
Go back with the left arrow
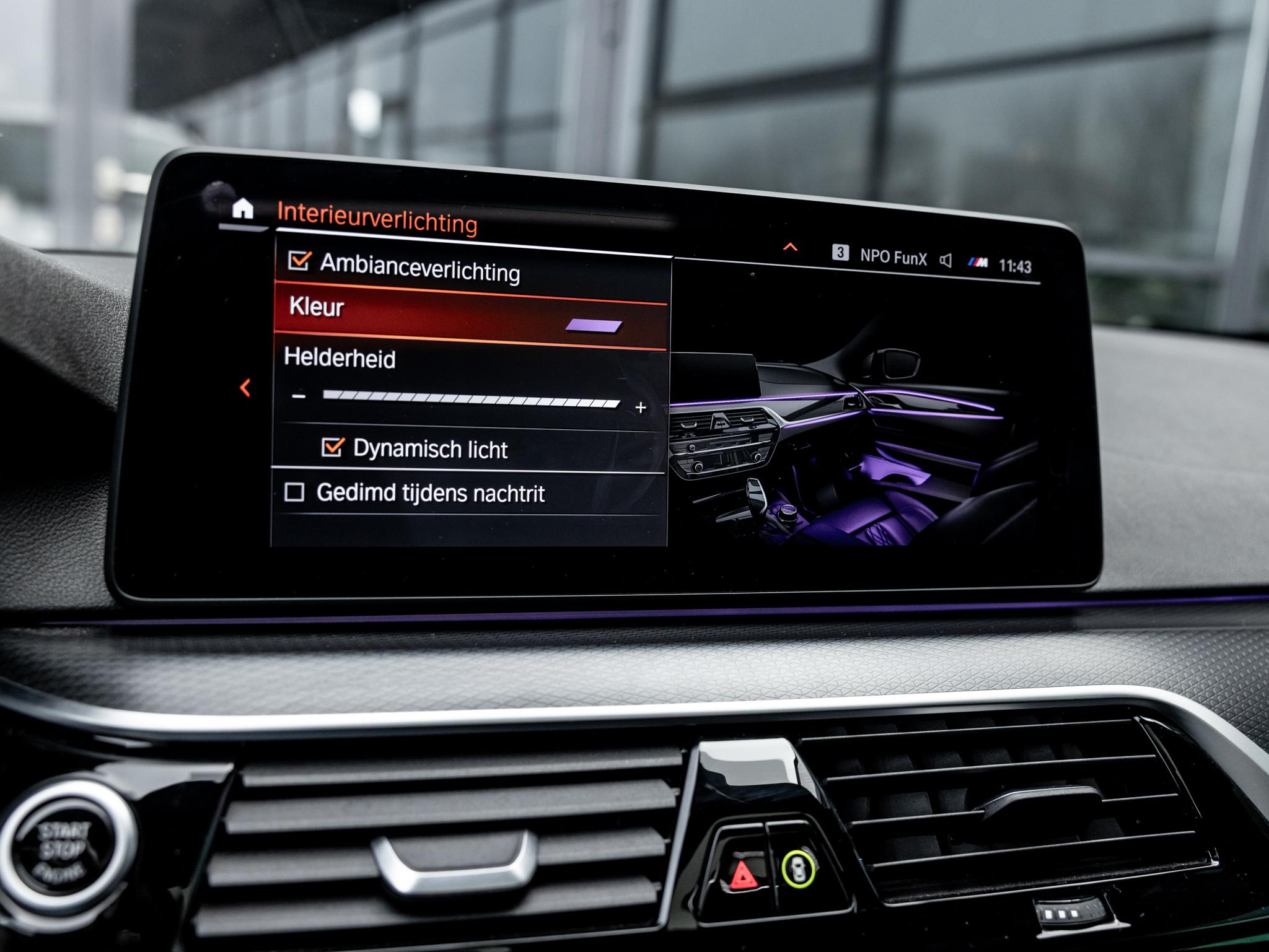[x=245, y=388]
